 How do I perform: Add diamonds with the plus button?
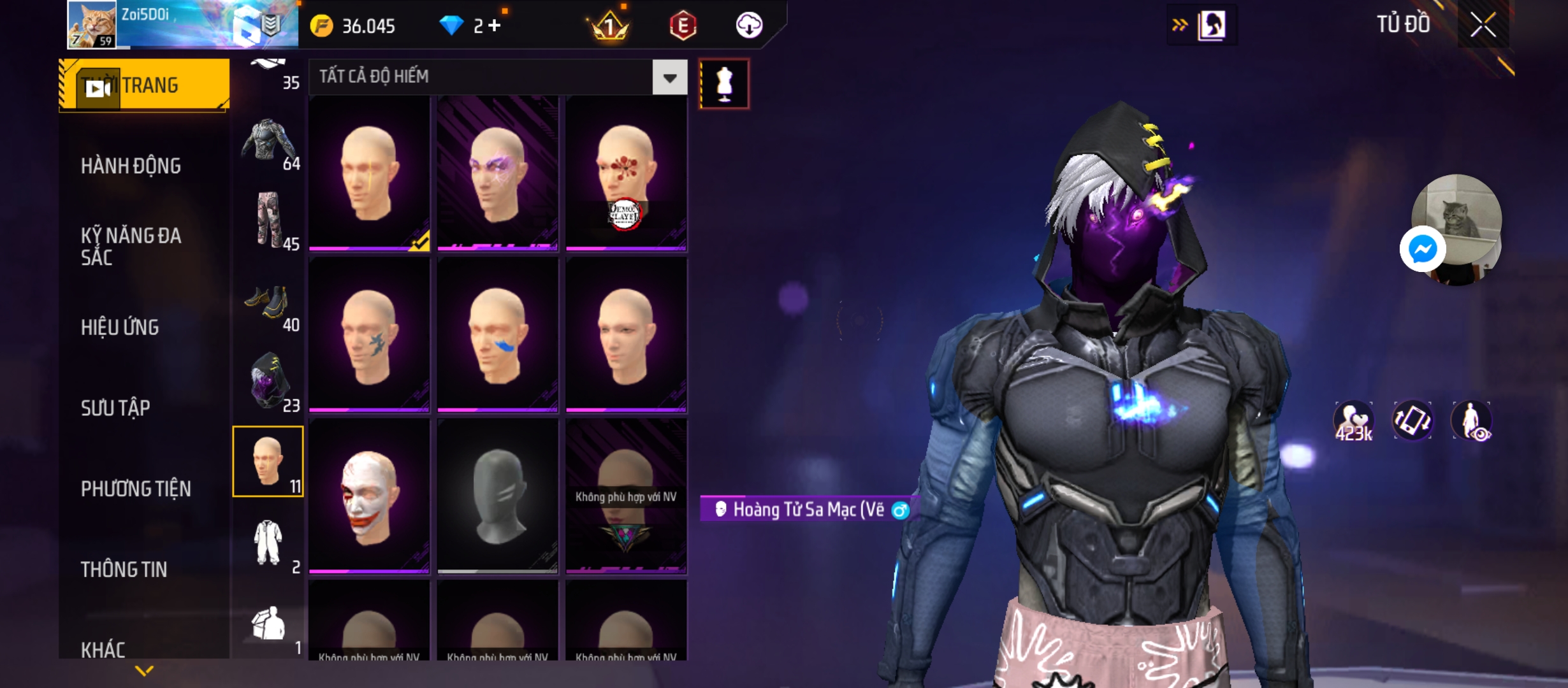(495, 25)
